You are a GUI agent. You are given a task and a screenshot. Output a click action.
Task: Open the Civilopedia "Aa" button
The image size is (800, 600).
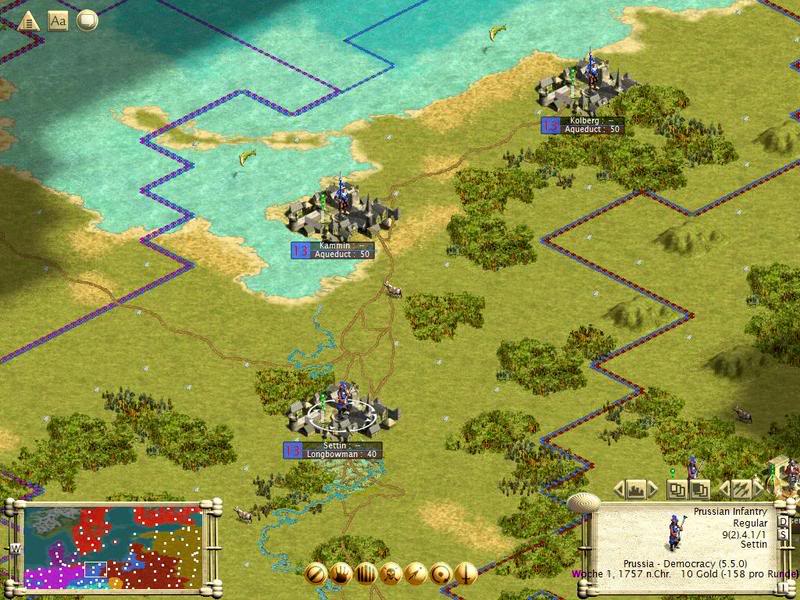click(x=57, y=19)
